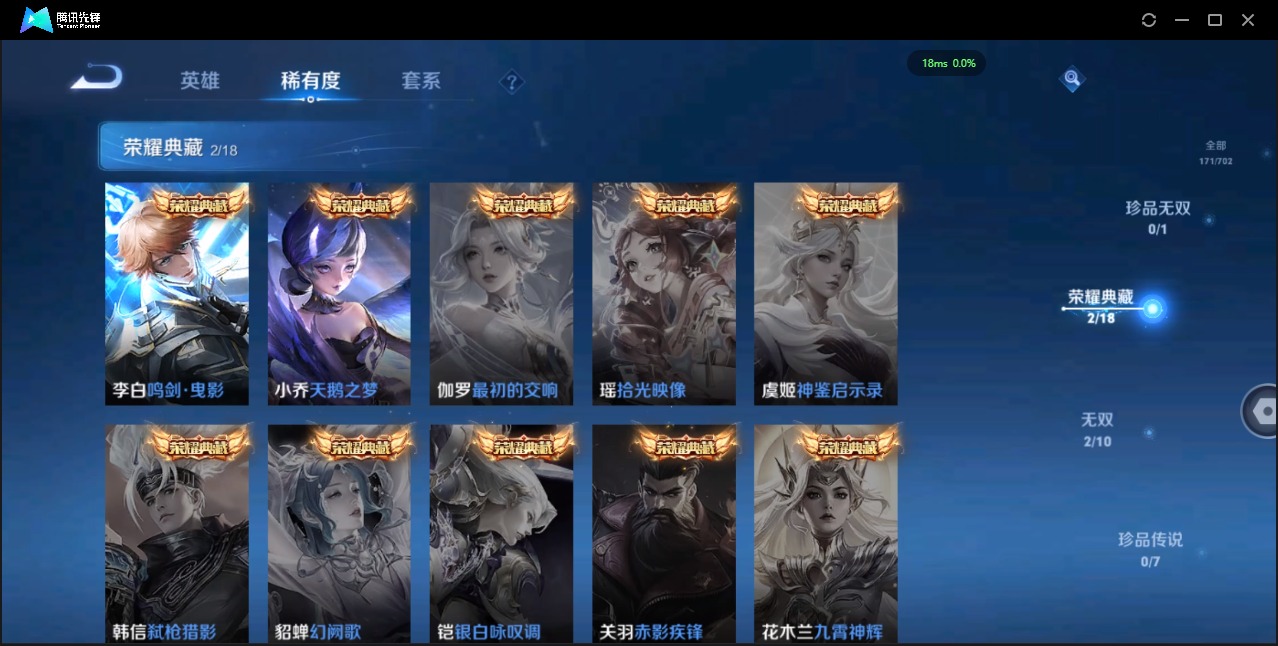
Task: Open the 伽罗 最初的交响 skin card
Action: tap(501, 294)
